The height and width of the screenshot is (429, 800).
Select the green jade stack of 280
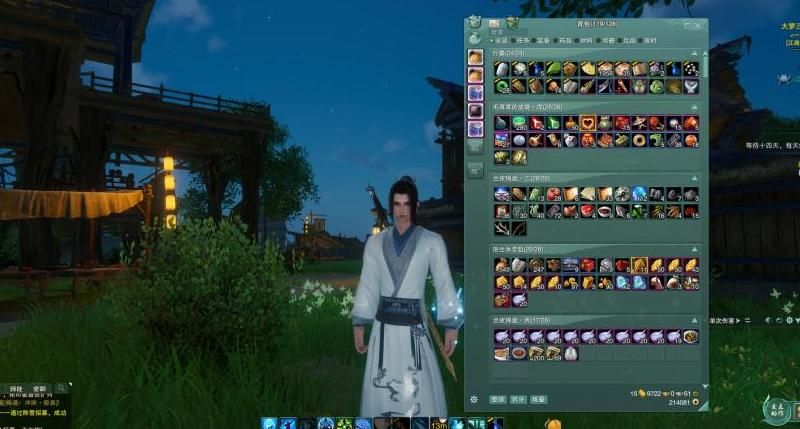coord(518,123)
